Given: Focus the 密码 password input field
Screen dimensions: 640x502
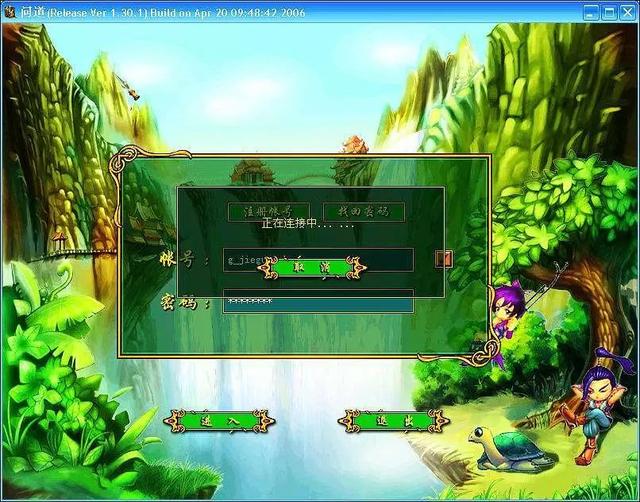Looking at the screenshot, I should coord(317,300).
